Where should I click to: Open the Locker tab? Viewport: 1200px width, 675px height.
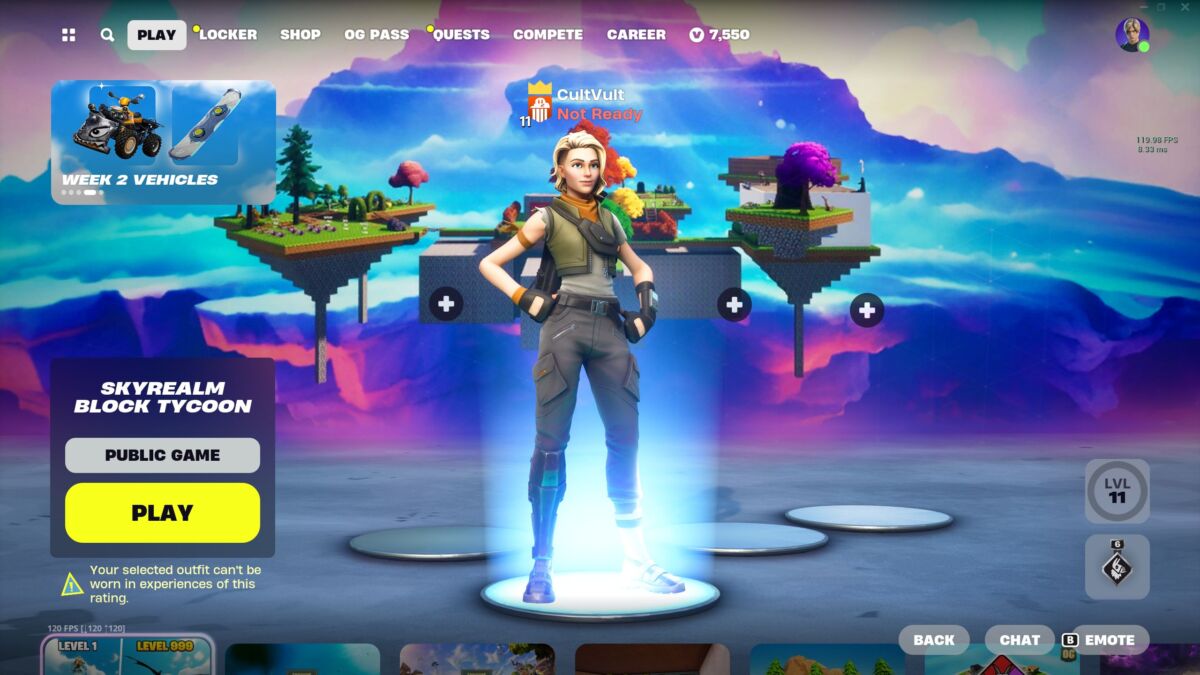(x=228, y=34)
